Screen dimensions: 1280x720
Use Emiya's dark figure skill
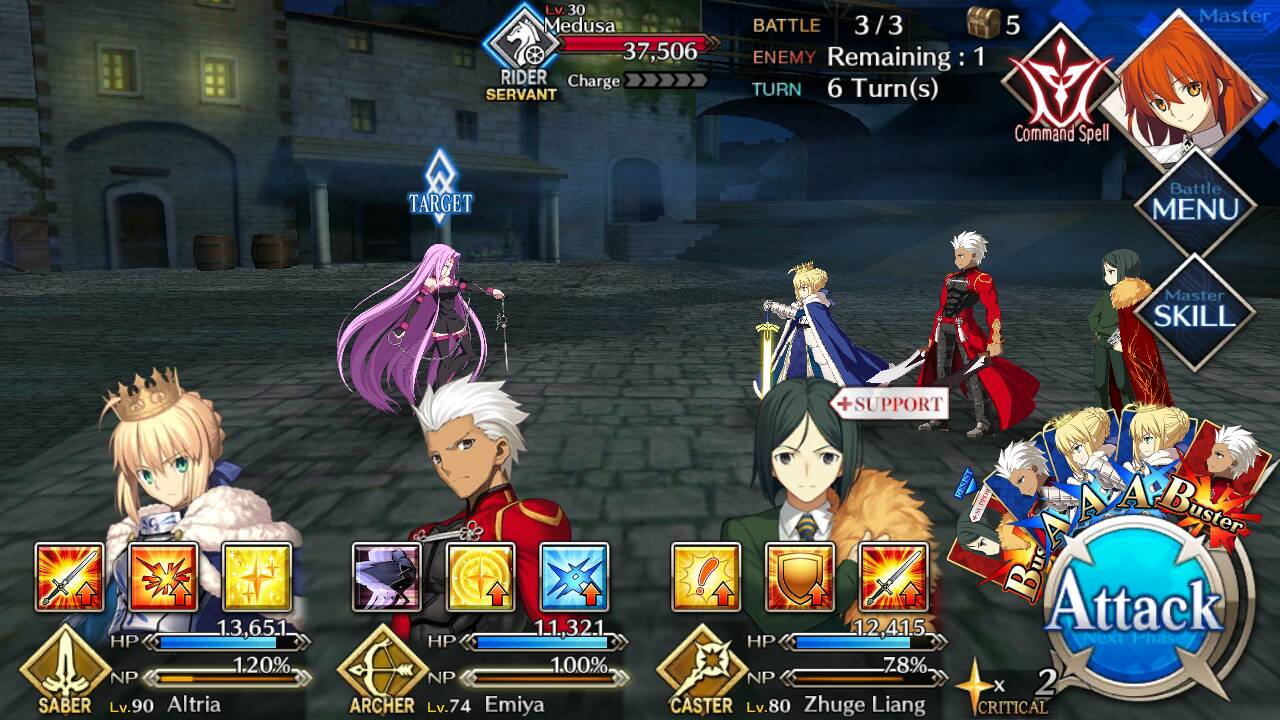point(387,577)
